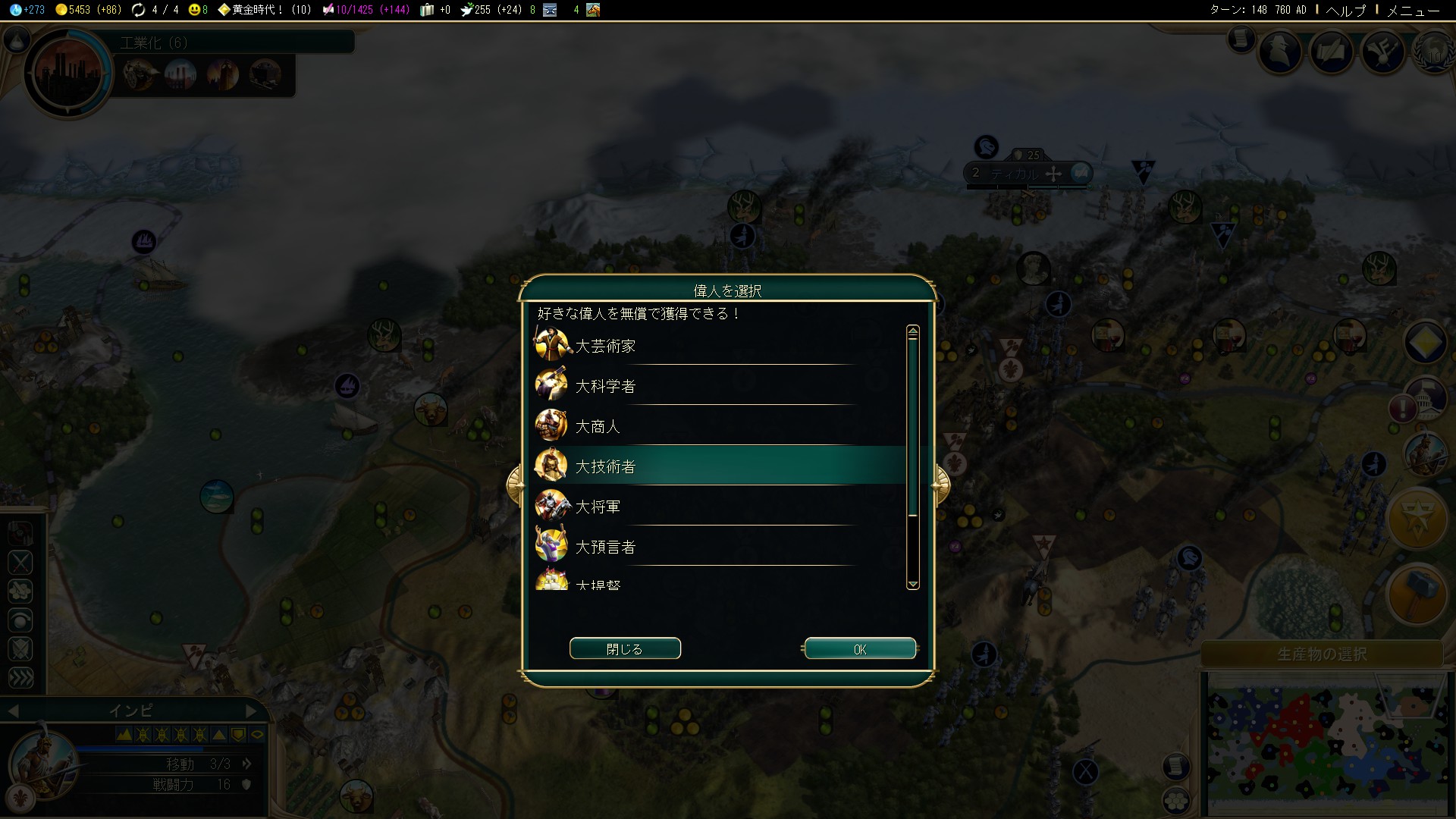The height and width of the screenshot is (819, 1456).
Task: Open the gold treasury readout in the top bar
Action: pos(89,10)
